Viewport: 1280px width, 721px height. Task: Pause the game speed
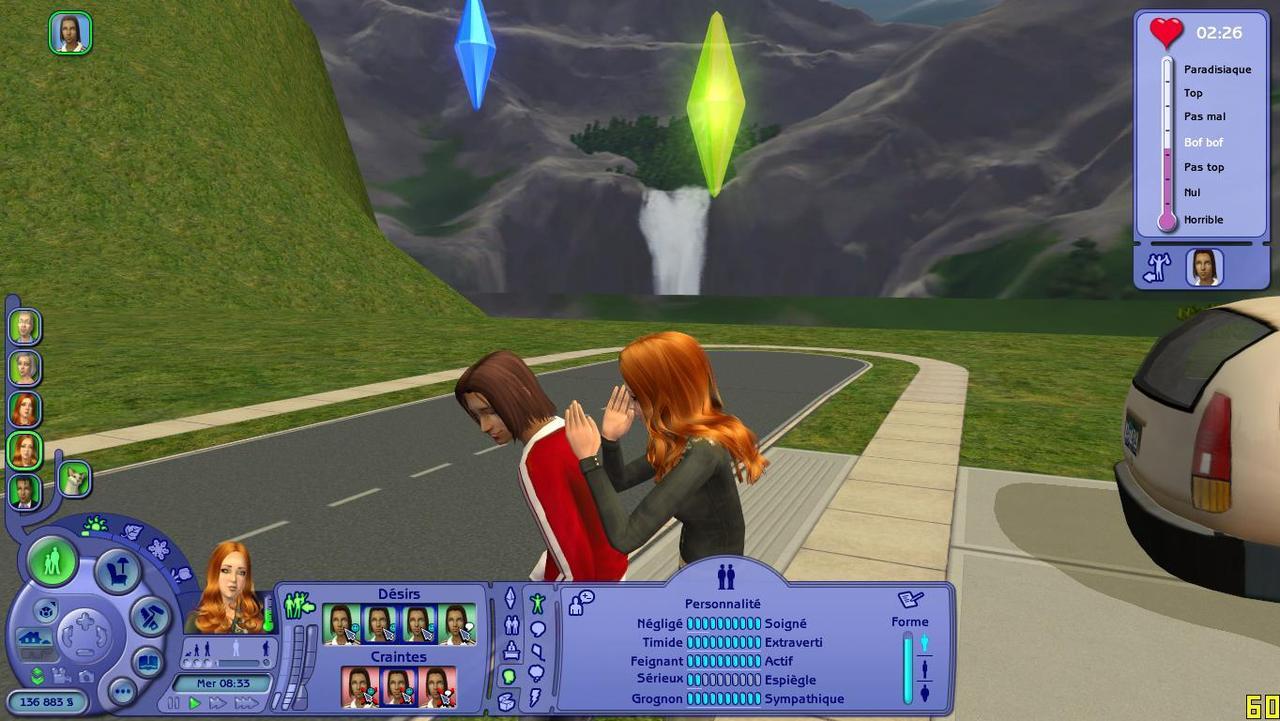pyautogui.click(x=175, y=703)
